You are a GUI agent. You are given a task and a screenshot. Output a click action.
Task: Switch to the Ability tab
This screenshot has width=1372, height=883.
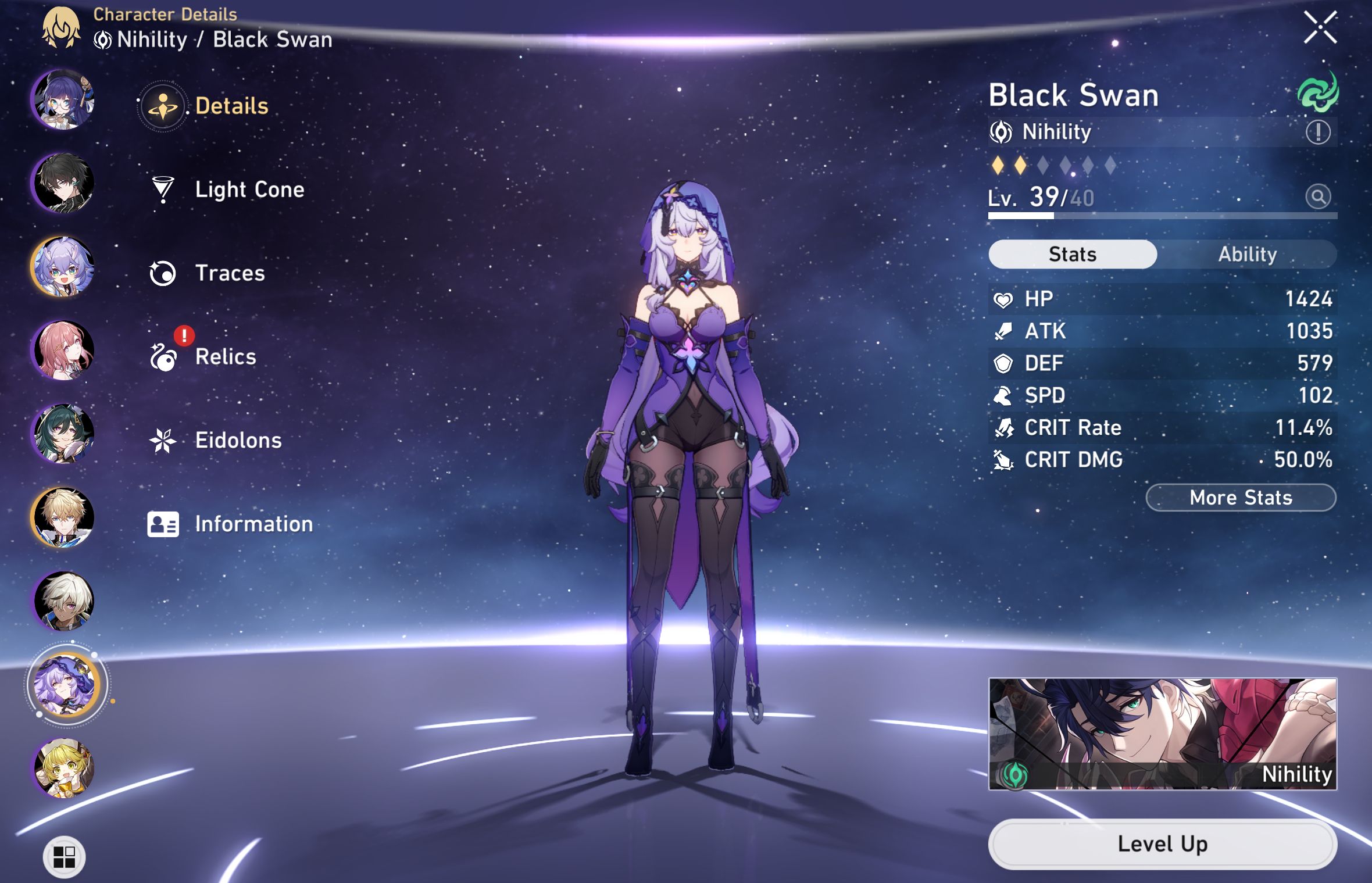coord(1247,255)
